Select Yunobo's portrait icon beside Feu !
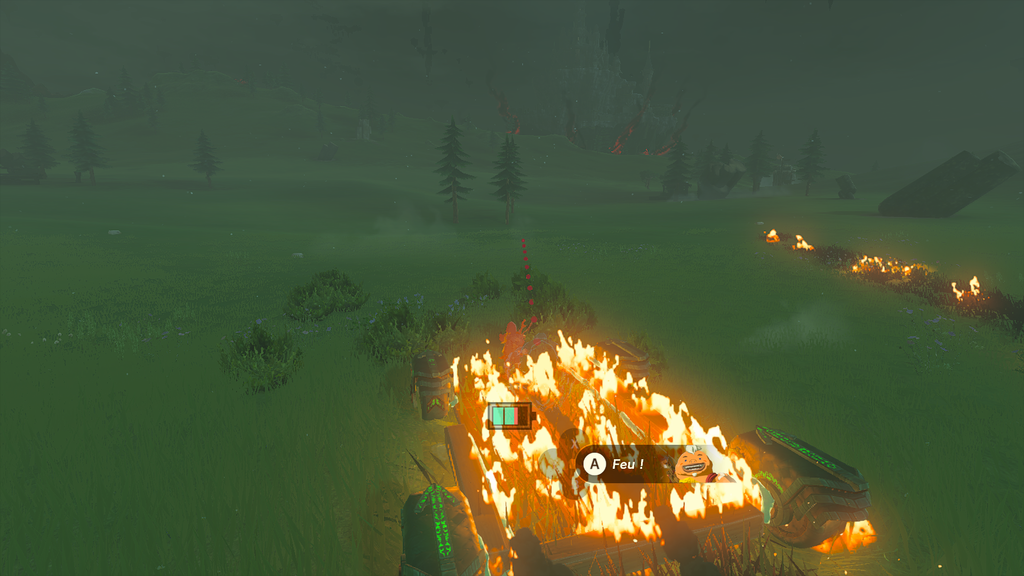 pos(692,464)
